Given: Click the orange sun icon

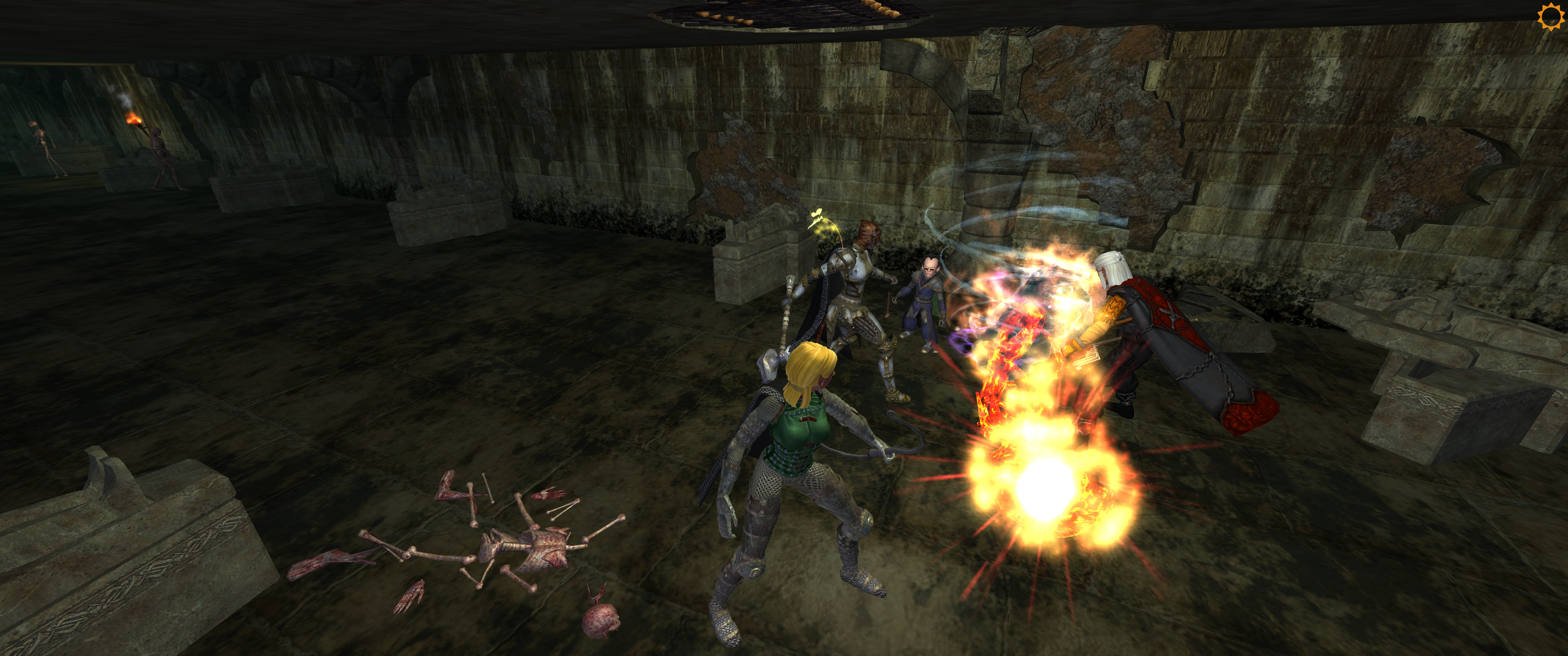Looking at the screenshot, I should 1550,16.
